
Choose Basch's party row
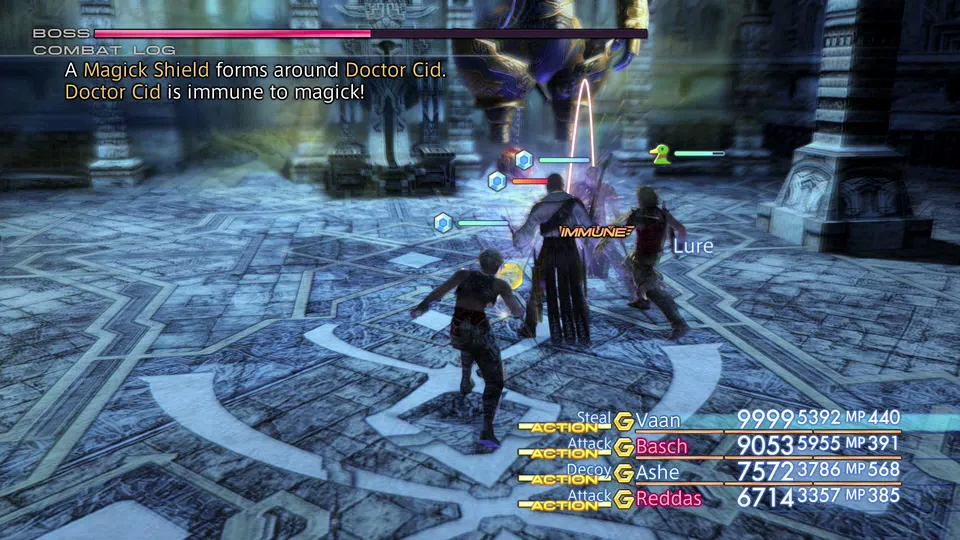[661, 446]
